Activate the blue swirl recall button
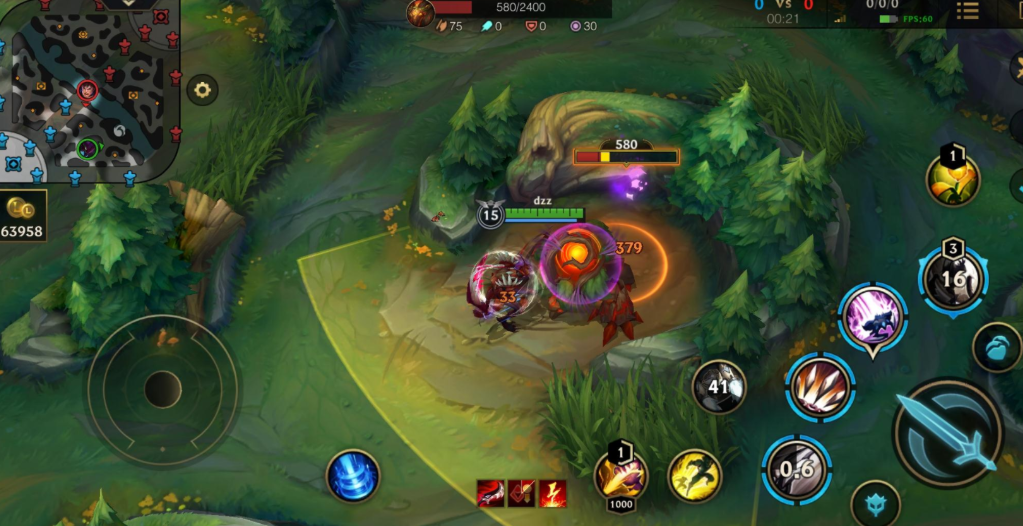The width and height of the screenshot is (1023, 526). (353, 476)
